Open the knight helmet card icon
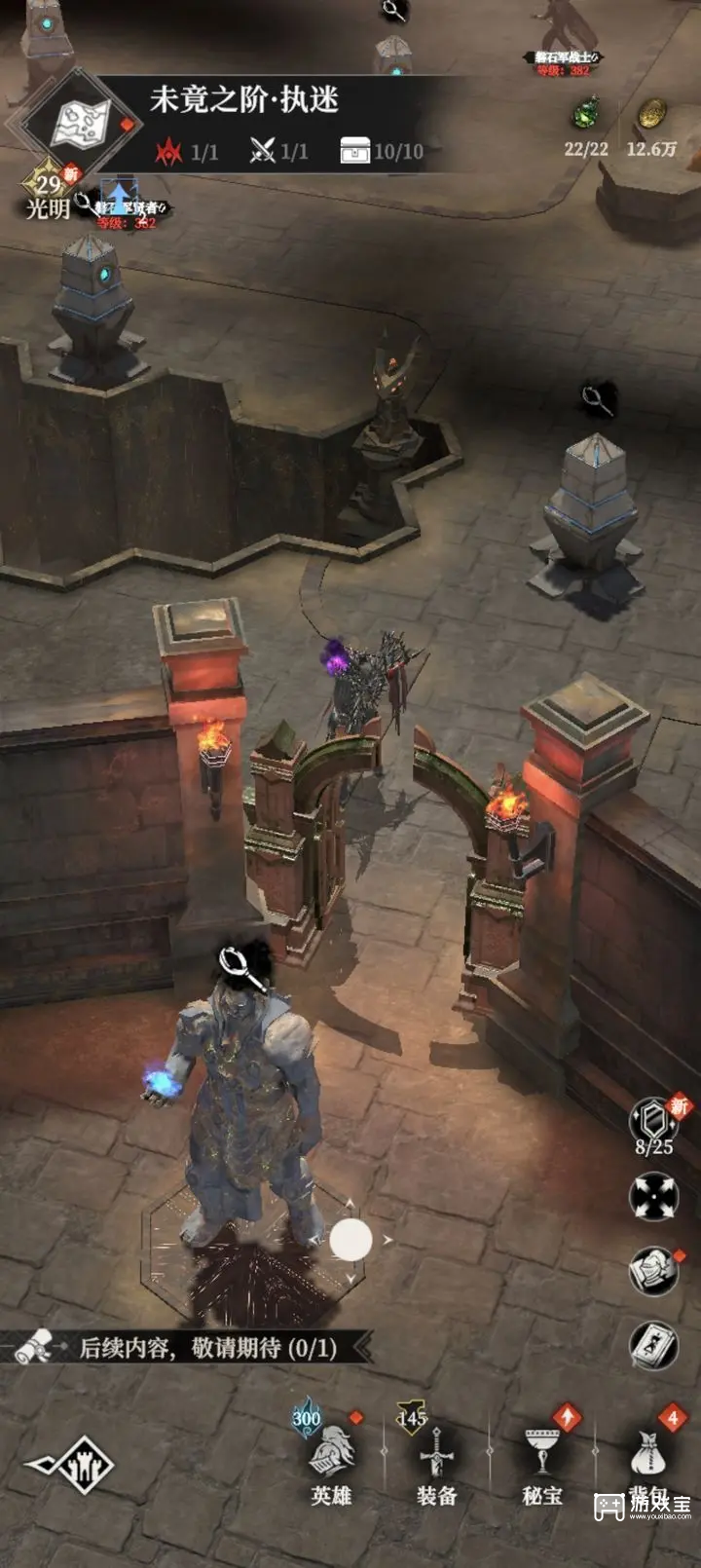The height and width of the screenshot is (1568, 701). pos(653,1271)
